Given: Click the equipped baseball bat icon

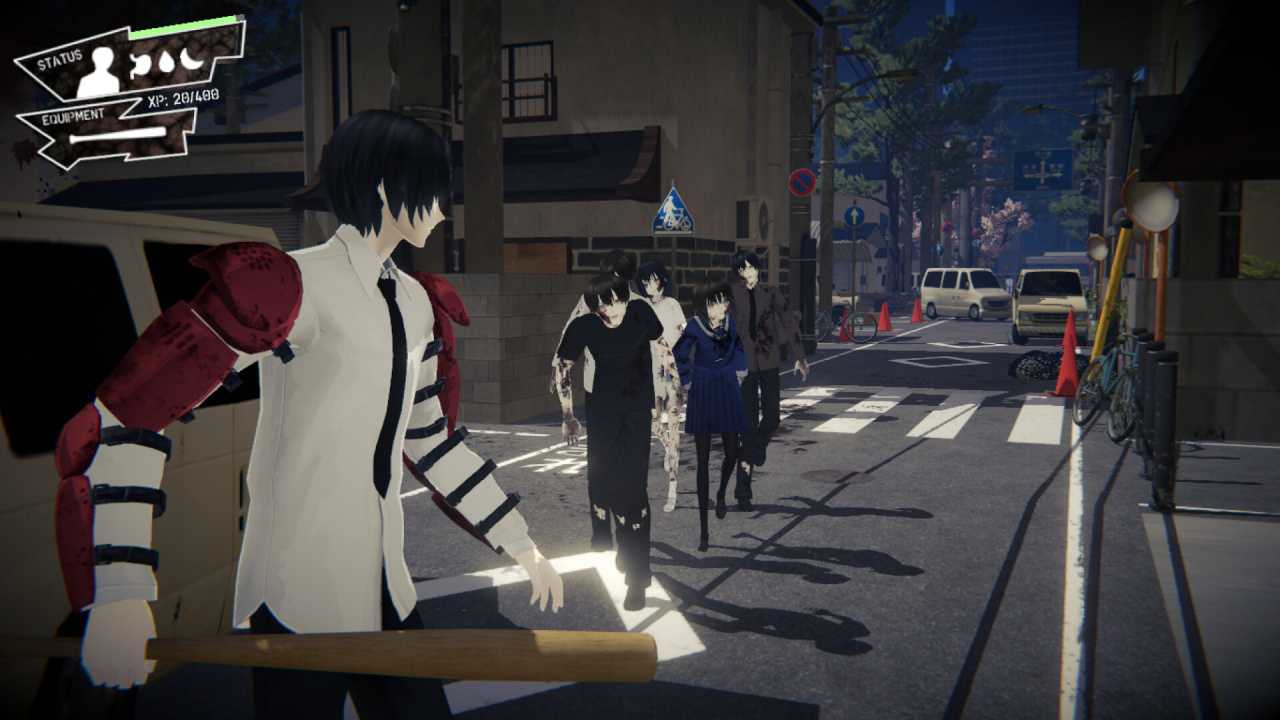Looking at the screenshot, I should point(118,135).
